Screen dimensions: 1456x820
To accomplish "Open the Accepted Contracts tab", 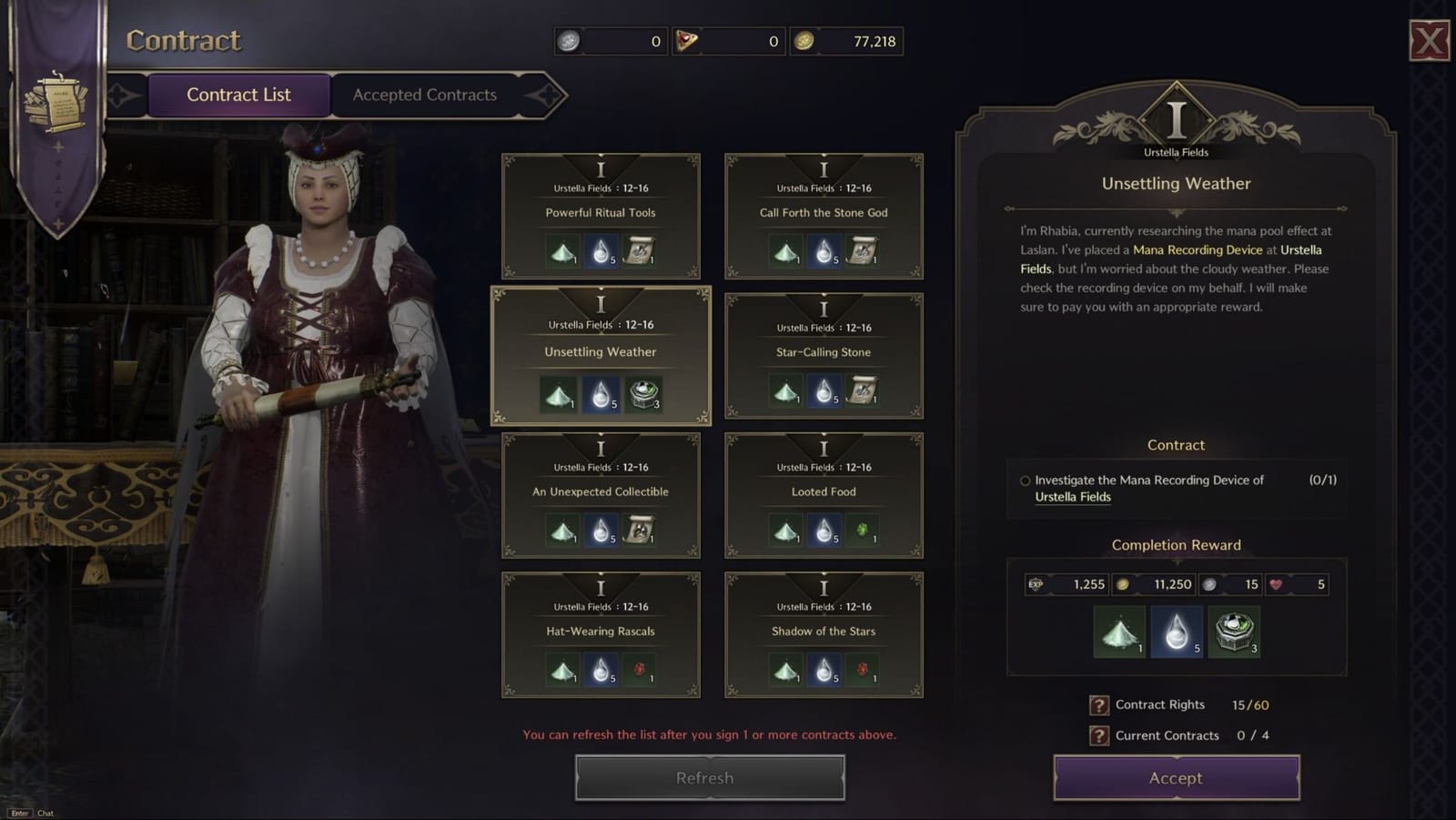I will coord(424,95).
